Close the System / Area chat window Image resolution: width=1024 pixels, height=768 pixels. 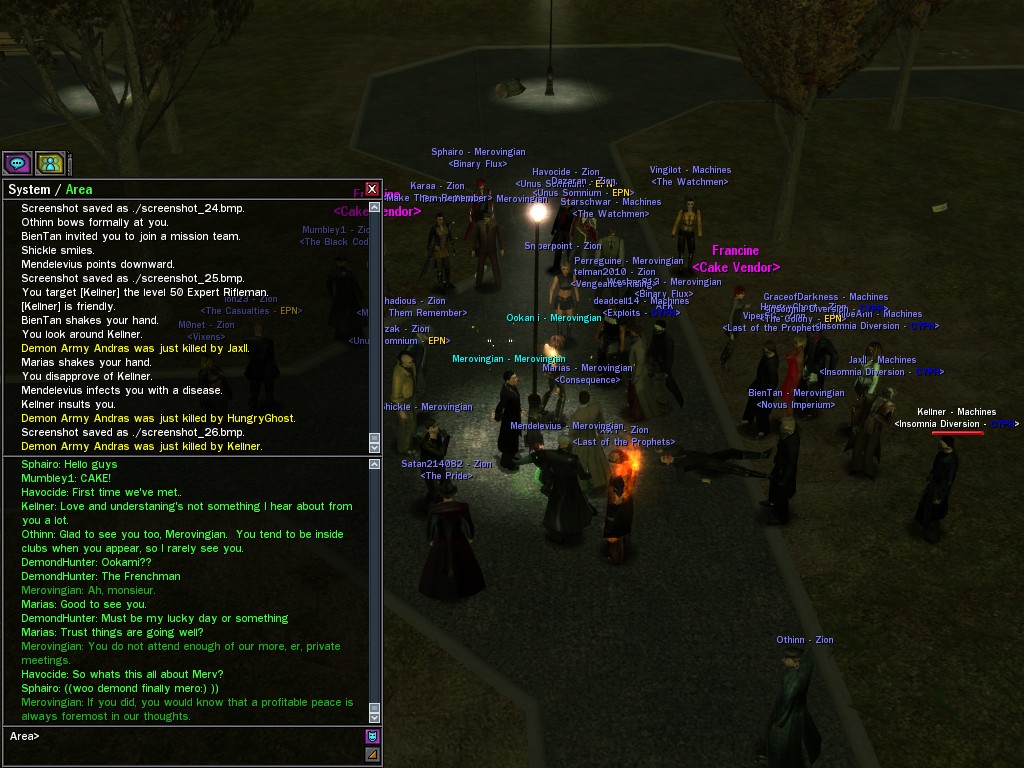tap(372, 189)
